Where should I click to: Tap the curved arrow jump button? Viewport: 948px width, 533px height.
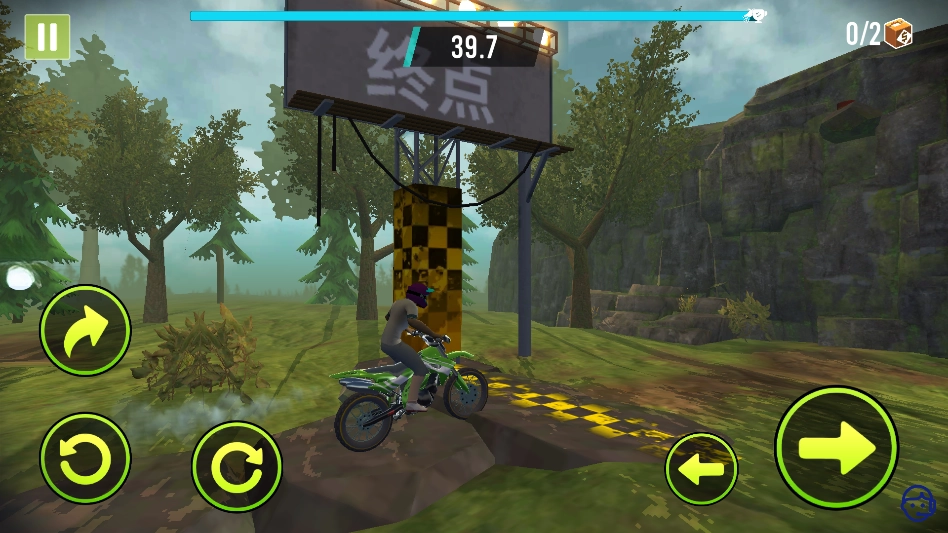click(x=85, y=330)
